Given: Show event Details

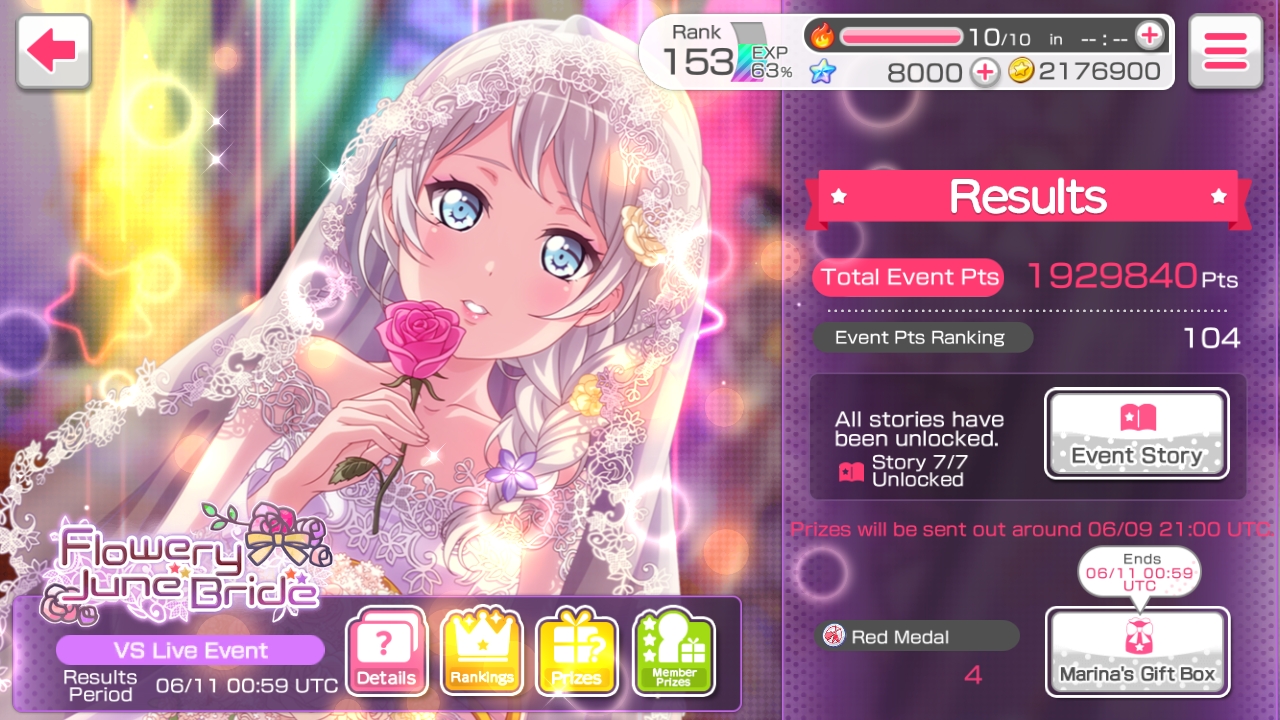Looking at the screenshot, I should click(x=386, y=653).
